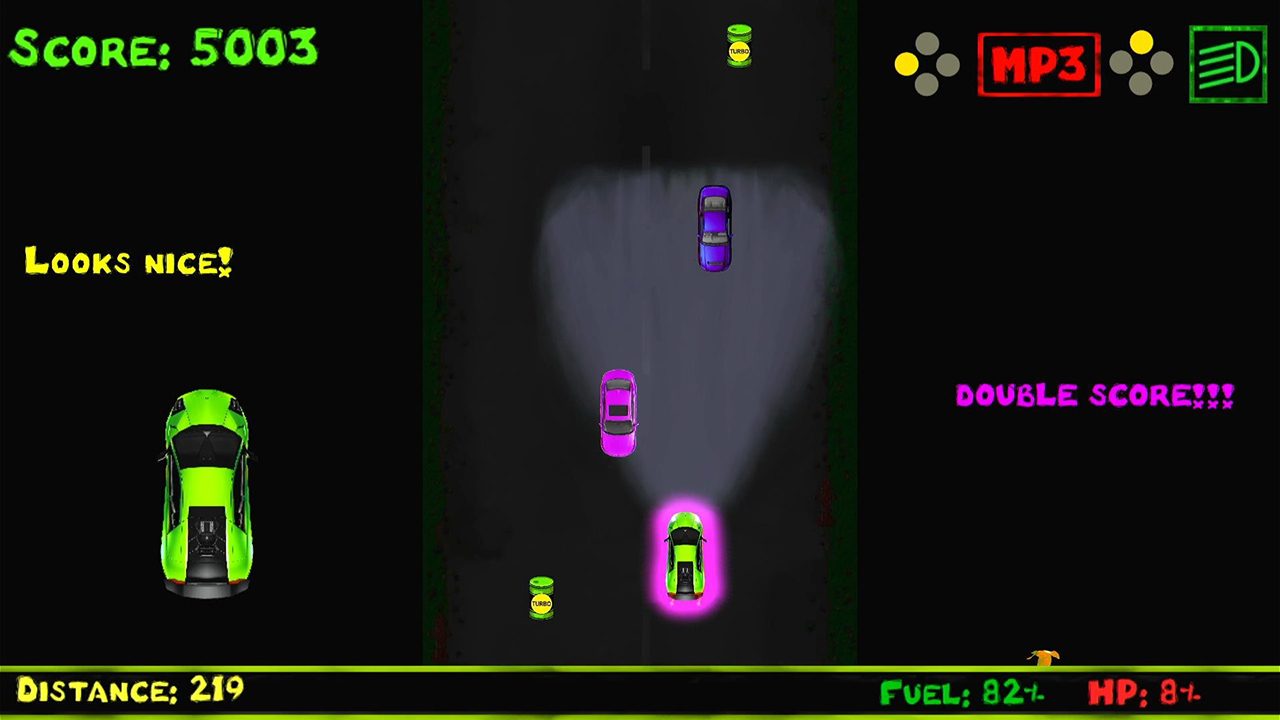Select the glowing green player car
This screenshot has width=1280, height=720.
tap(684, 558)
